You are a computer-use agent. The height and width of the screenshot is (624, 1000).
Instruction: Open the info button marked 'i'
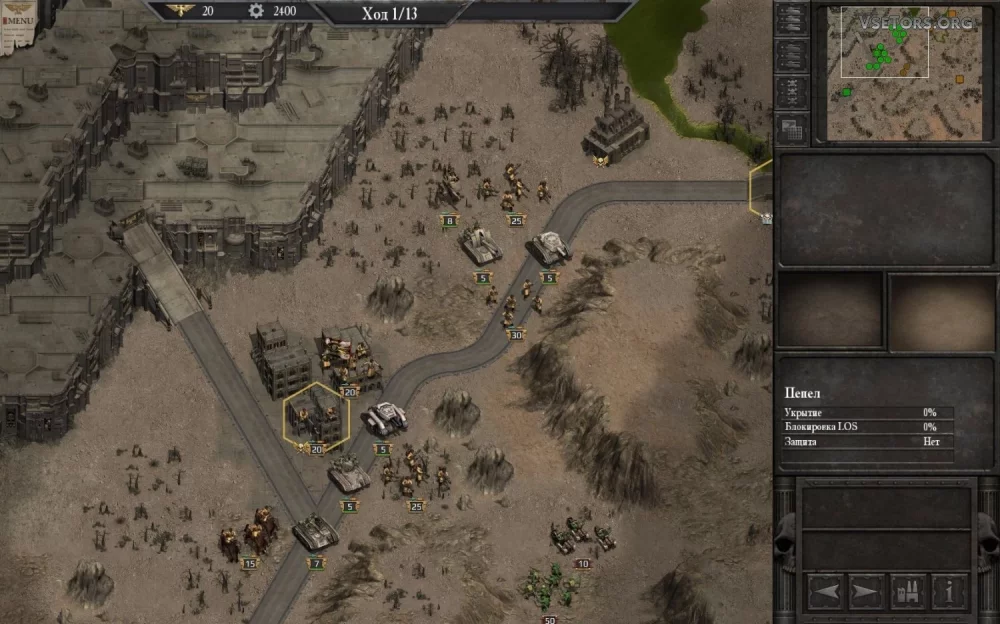(949, 592)
